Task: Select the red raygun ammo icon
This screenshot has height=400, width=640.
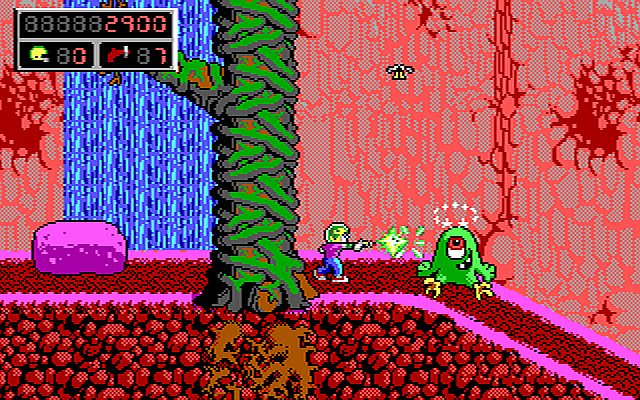Action: point(117,55)
